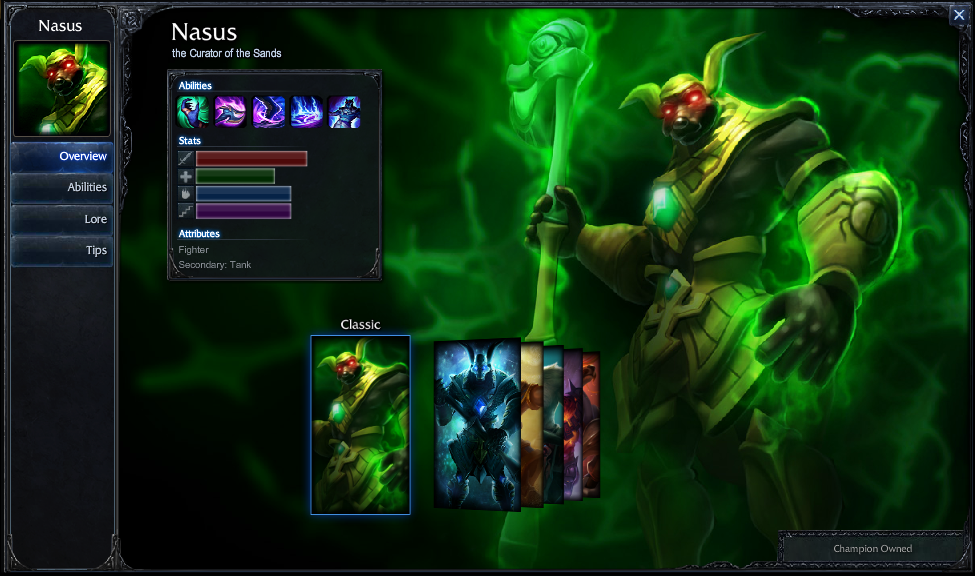
Task: Select the Classic Nasus skin card
Action: (360, 424)
